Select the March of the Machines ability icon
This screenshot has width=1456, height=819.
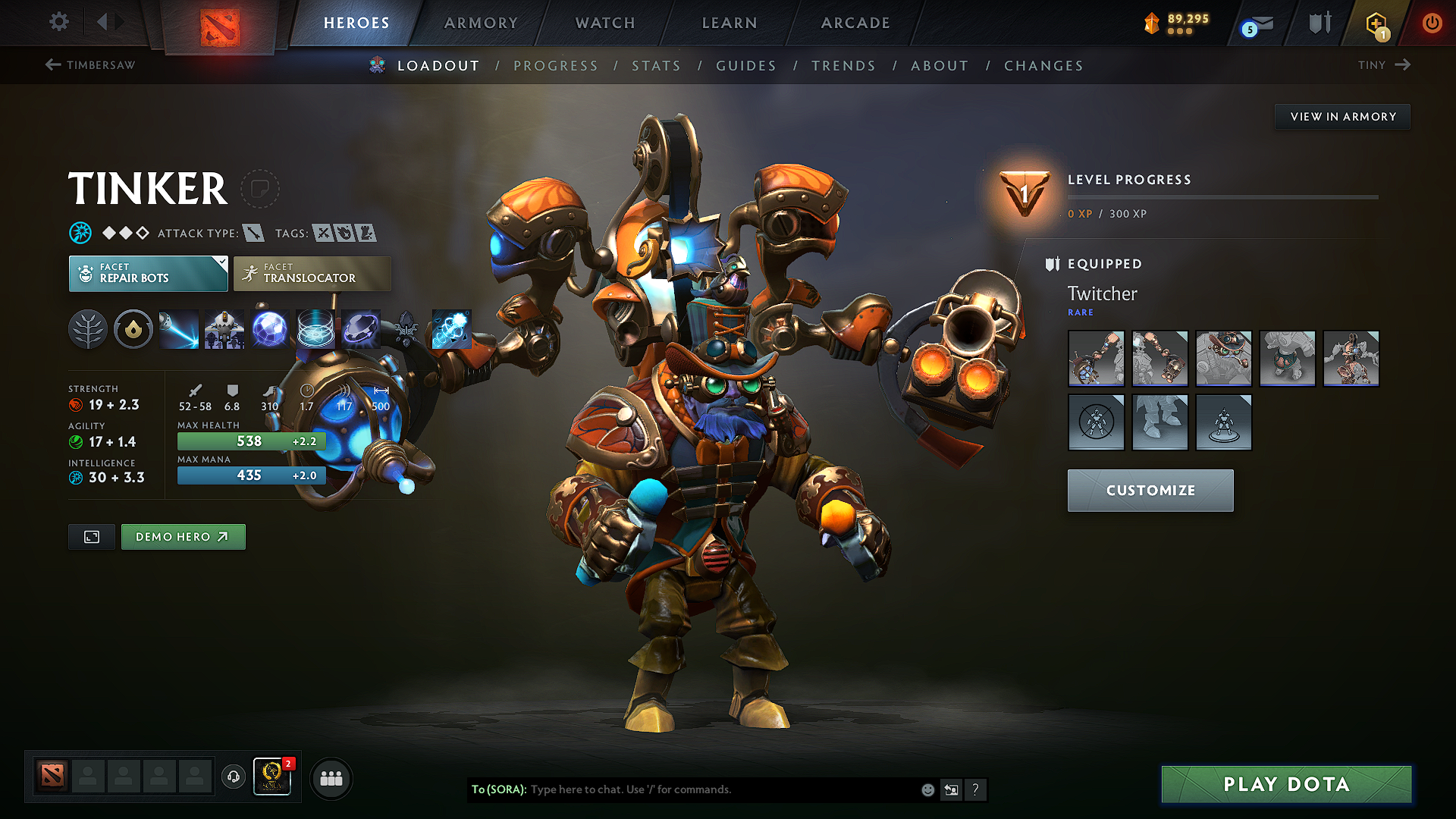[x=224, y=329]
